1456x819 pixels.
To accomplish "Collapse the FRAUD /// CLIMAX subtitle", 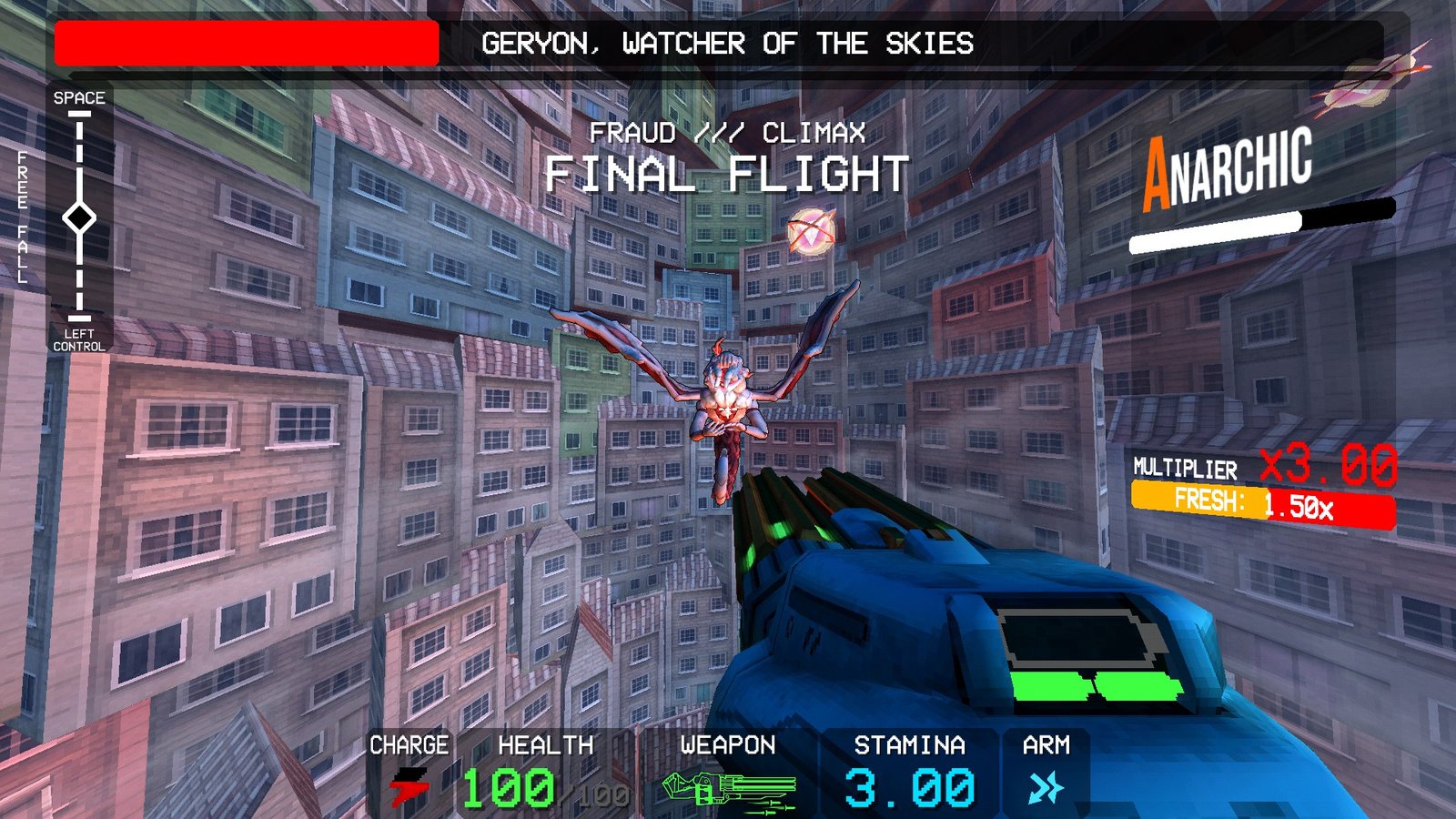I will [728, 133].
